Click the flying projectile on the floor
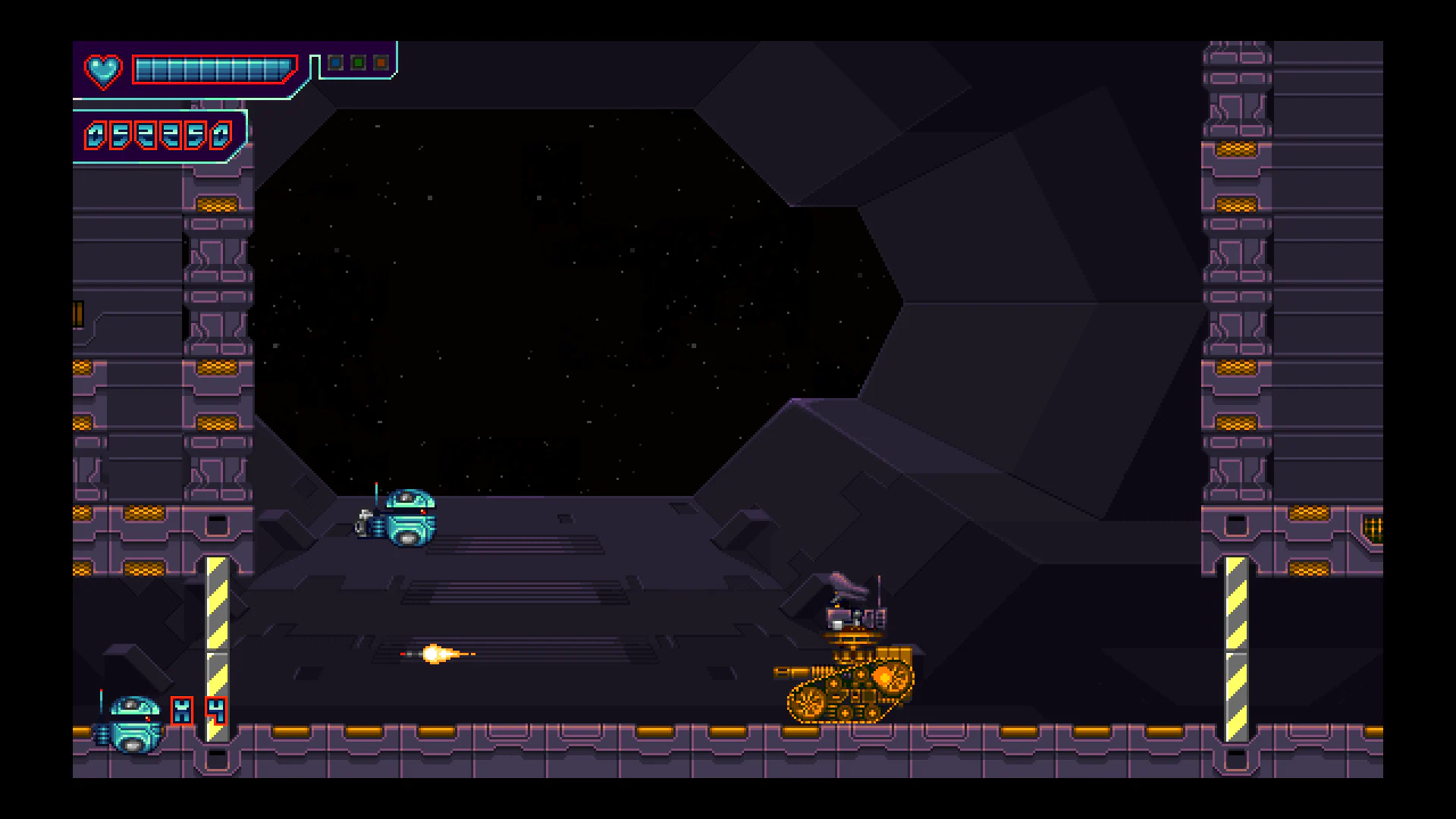Image resolution: width=1456 pixels, height=819 pixels. tap(438, 654)
